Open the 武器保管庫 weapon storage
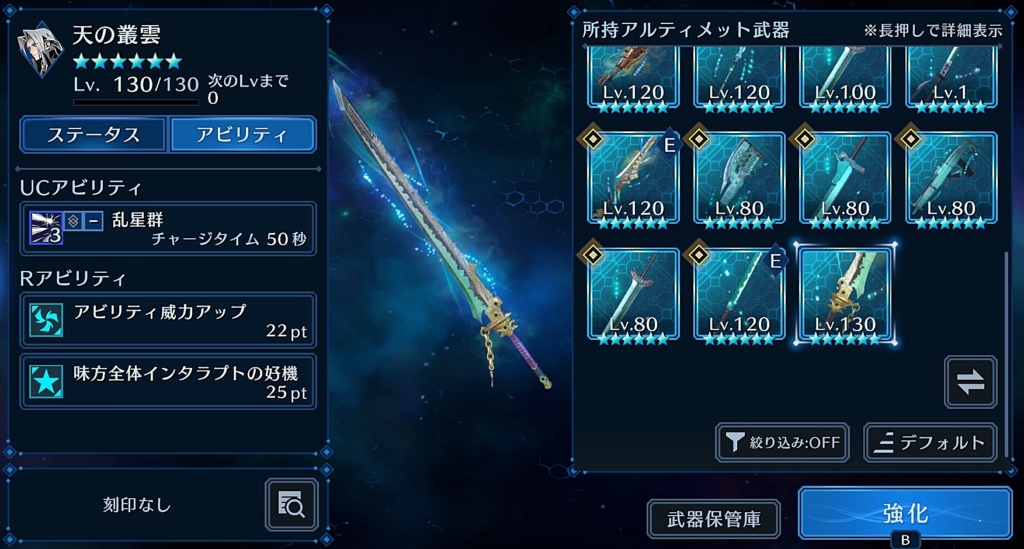Viewport: 1024px width, 549px height. [x=714, y=519]
